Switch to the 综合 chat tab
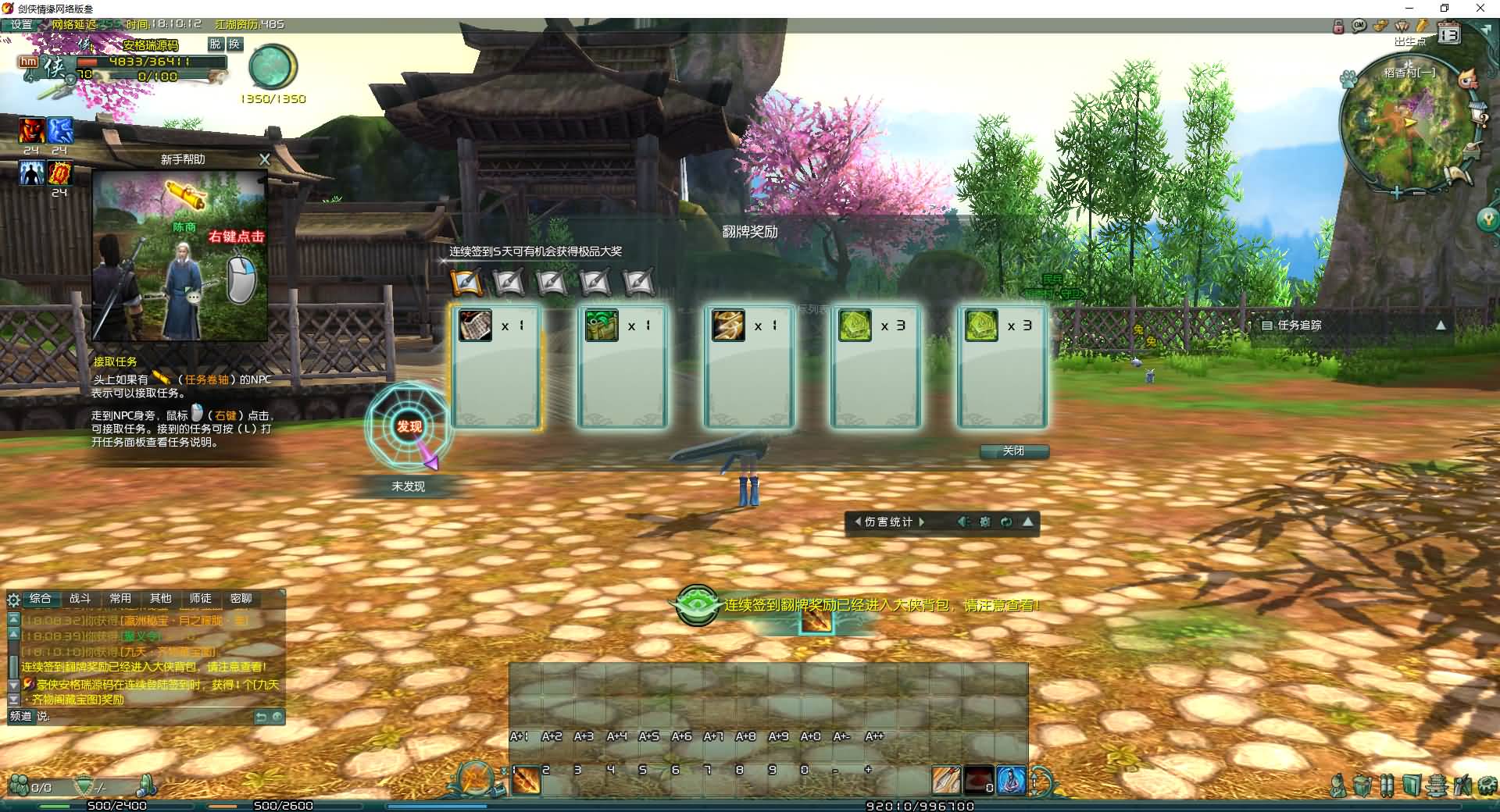This screenshot has height=812, width=1500. pos(40,599)
